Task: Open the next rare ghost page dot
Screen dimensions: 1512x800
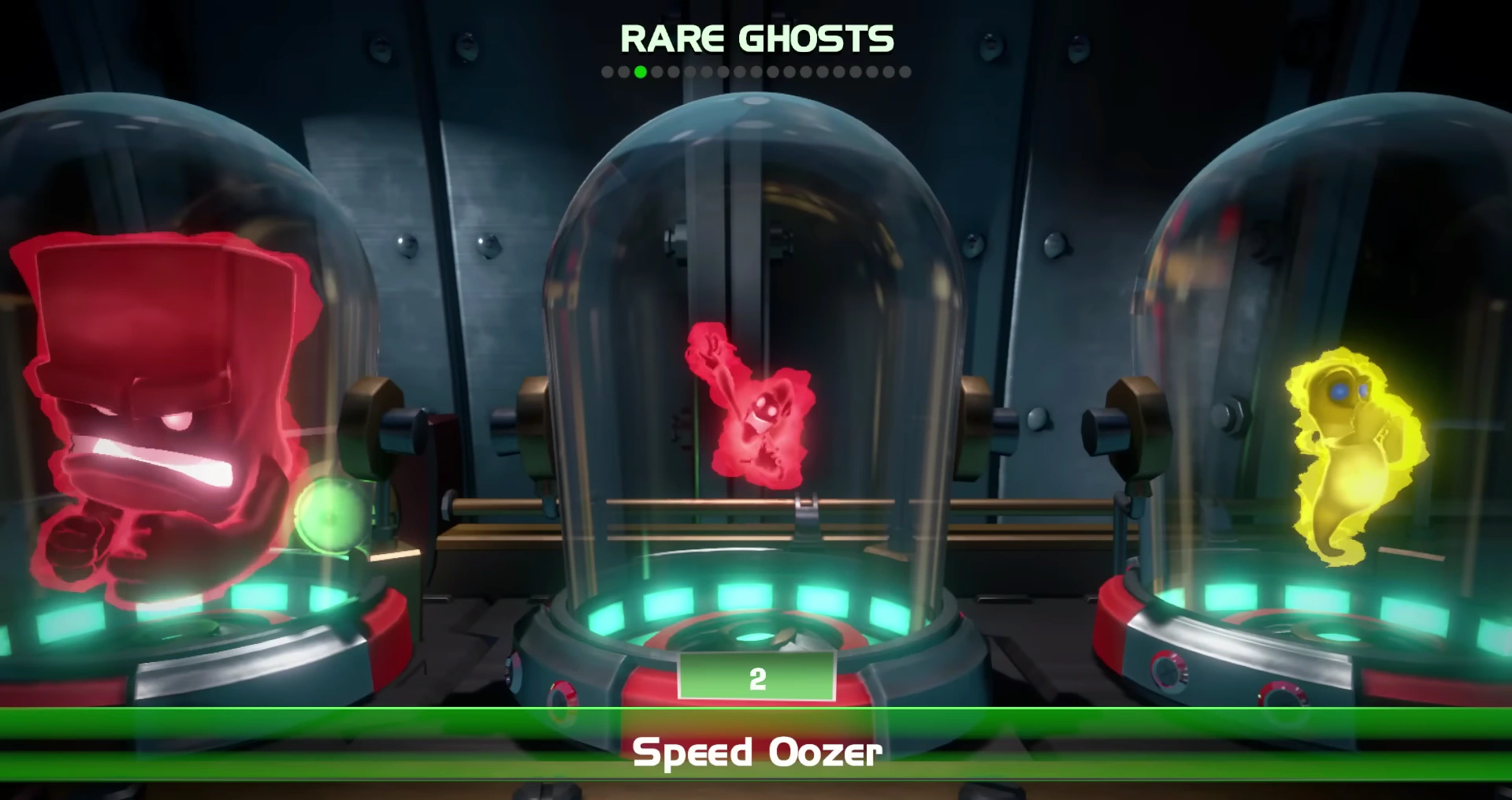Action: [656, 72]
